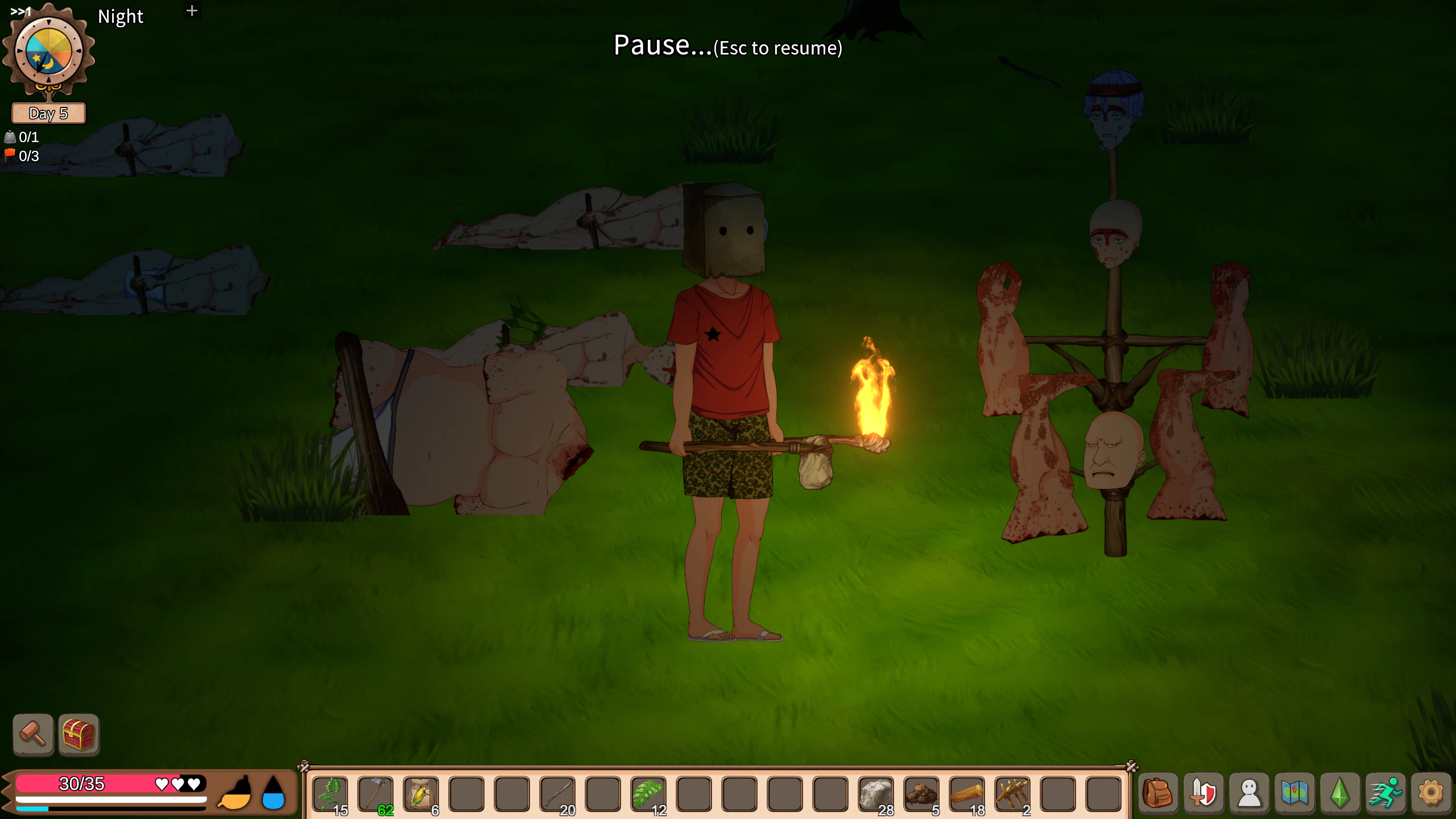Open the sword and shield equipment panel

pos(1203,793)
